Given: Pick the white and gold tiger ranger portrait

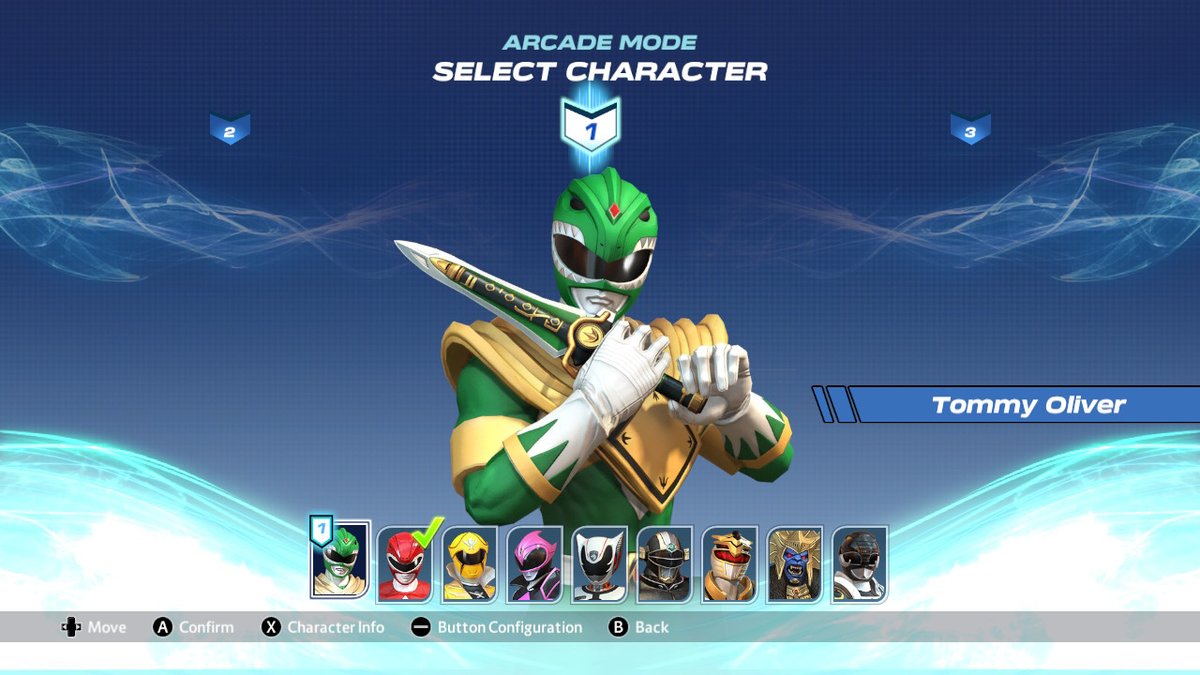Looking at the screenshot, I should point(729,565).
